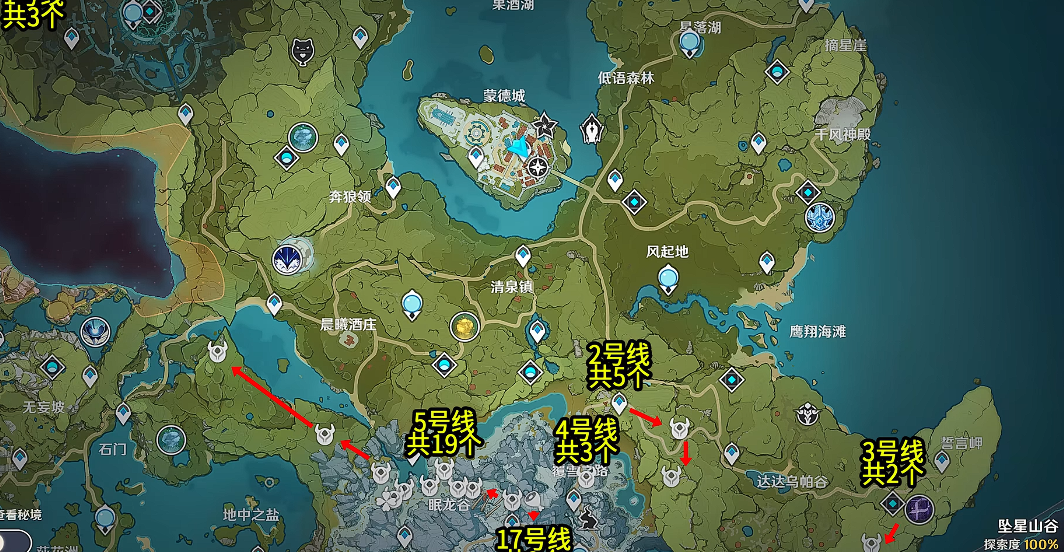Select the wolf boss marker north of Wolvendom
The image size is (1064, 552).
click(303, 52)
